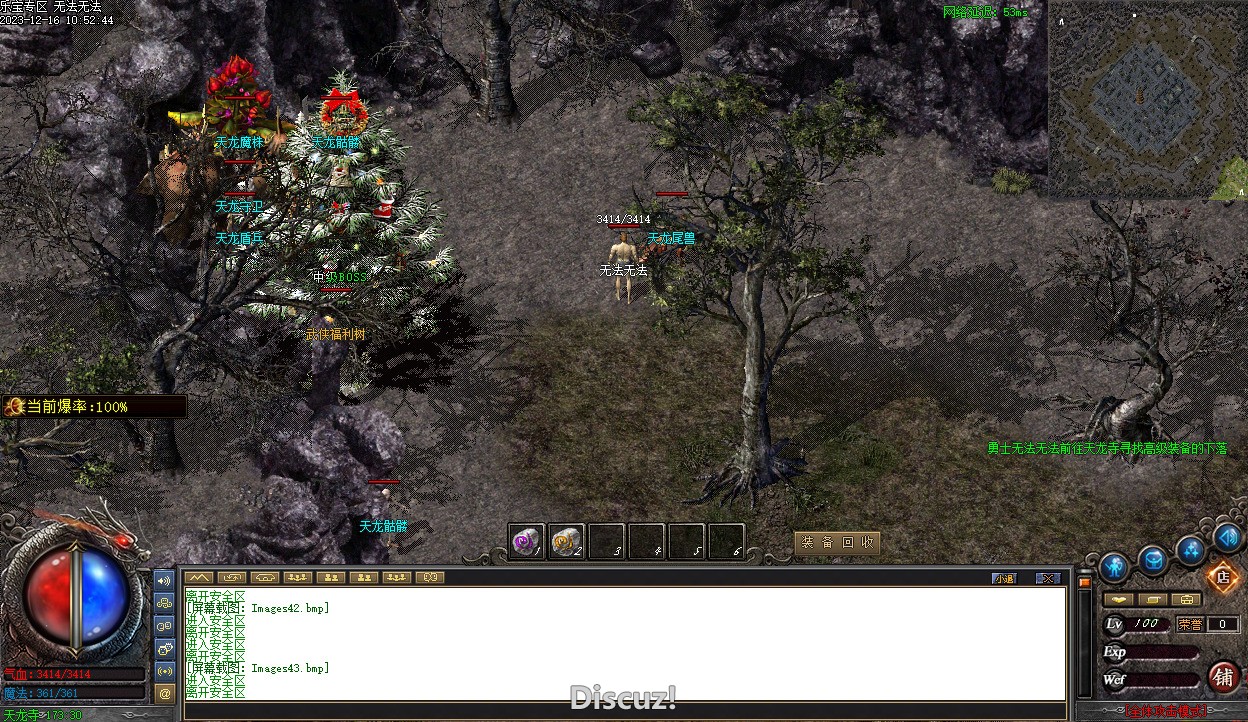The width and height of the screenshot is (1248, 722).
Task: Open the skills panel blue sparkle icon
Action: (1190, 549)
